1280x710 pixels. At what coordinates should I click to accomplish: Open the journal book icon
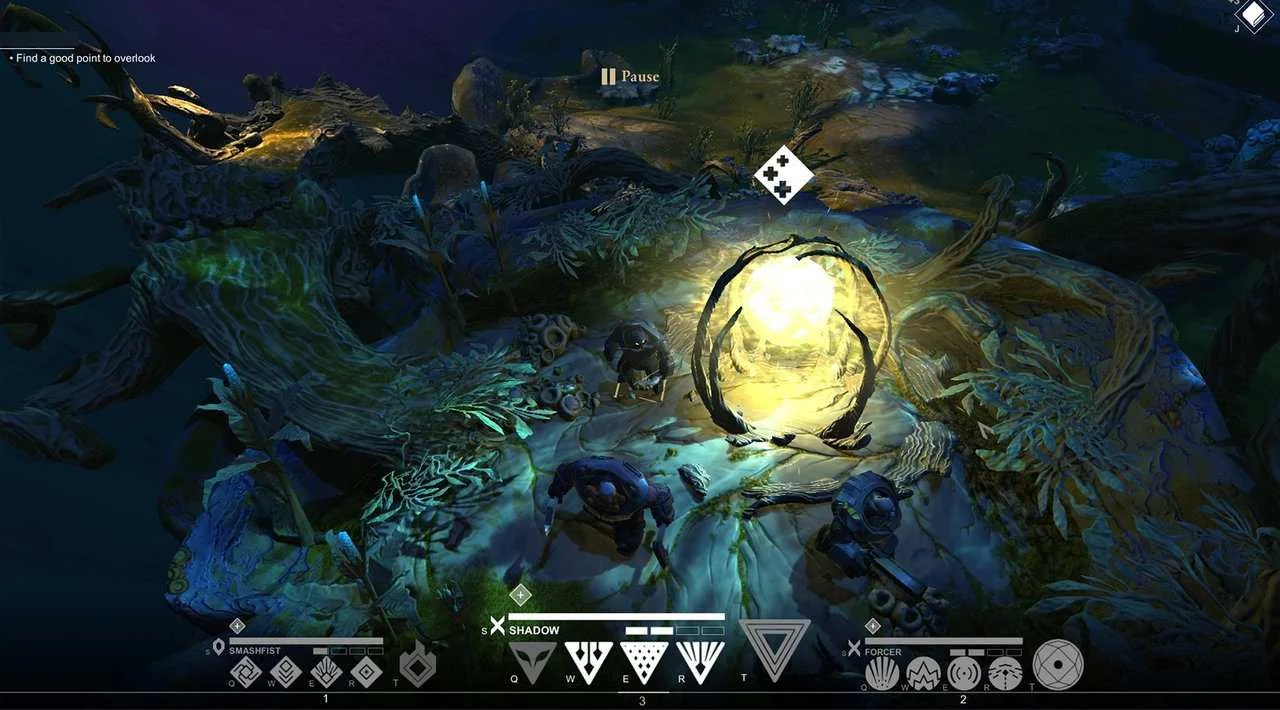tap(1252, 15)
